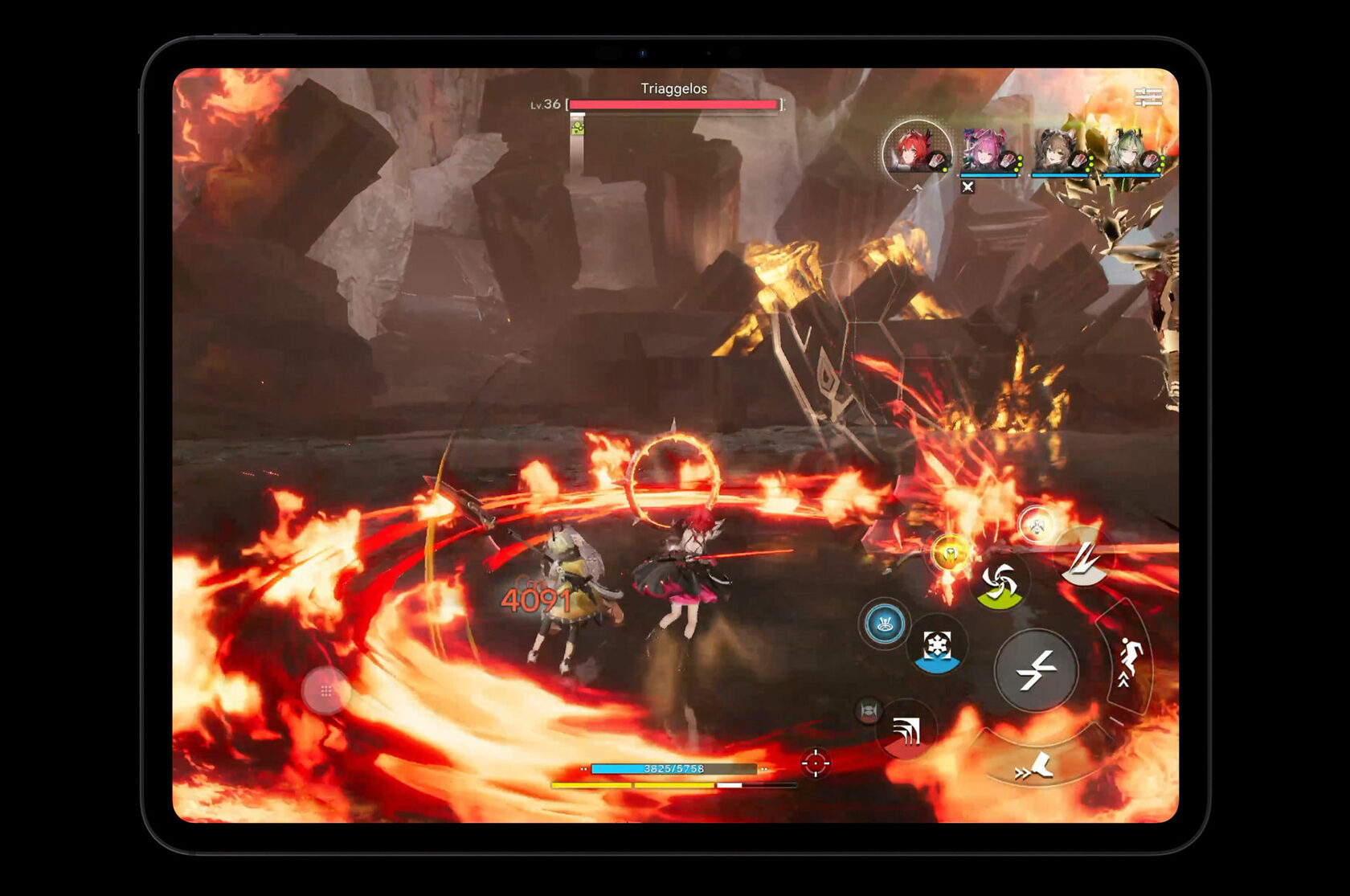The height and width of the screenshot is (896, 1350).
Task: Tap the blue ring ultimate icon
Action: 885,623
